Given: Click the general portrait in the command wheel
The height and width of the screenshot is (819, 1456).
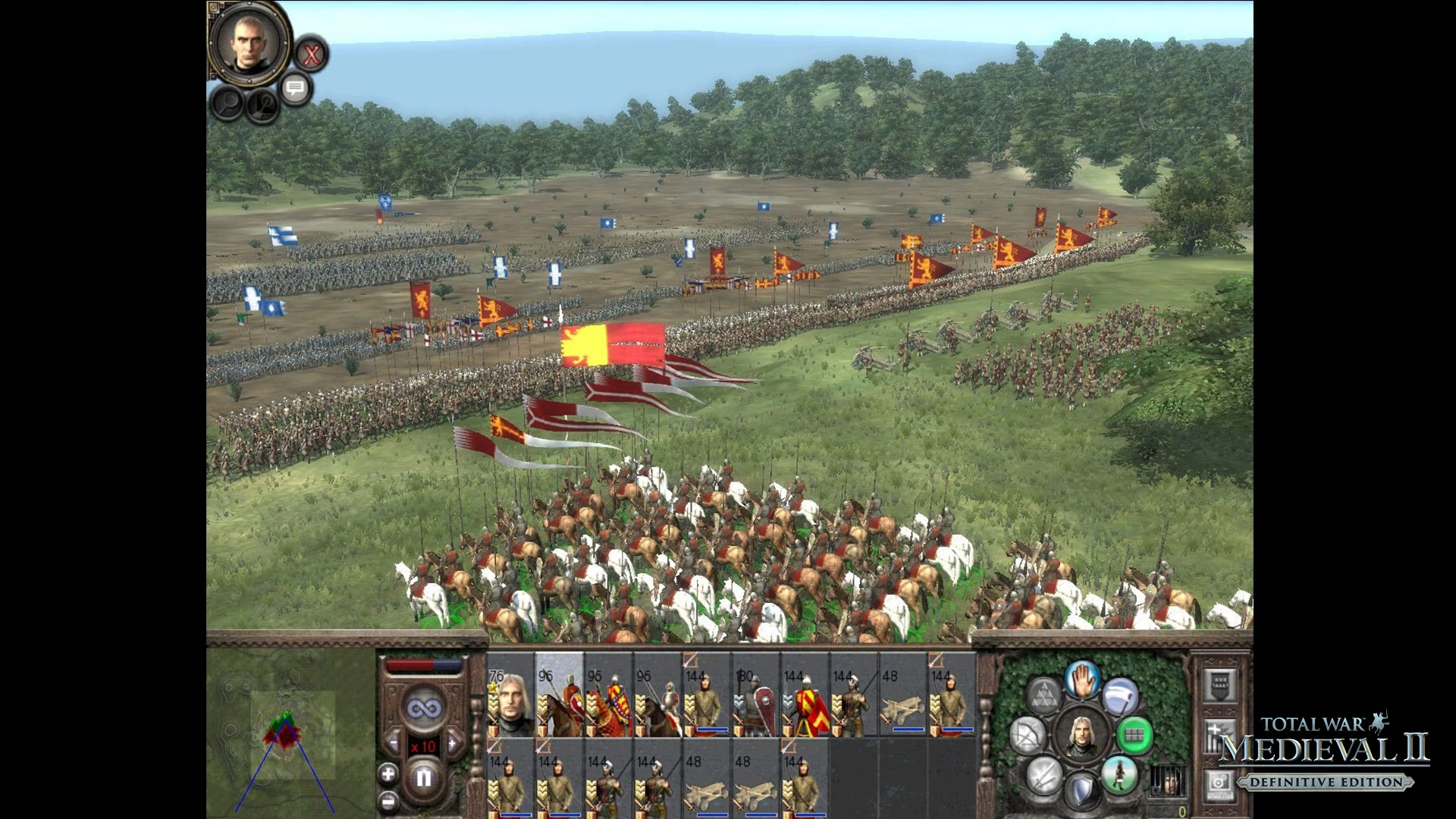Looking at the screenshot, I should point(1081,734).
